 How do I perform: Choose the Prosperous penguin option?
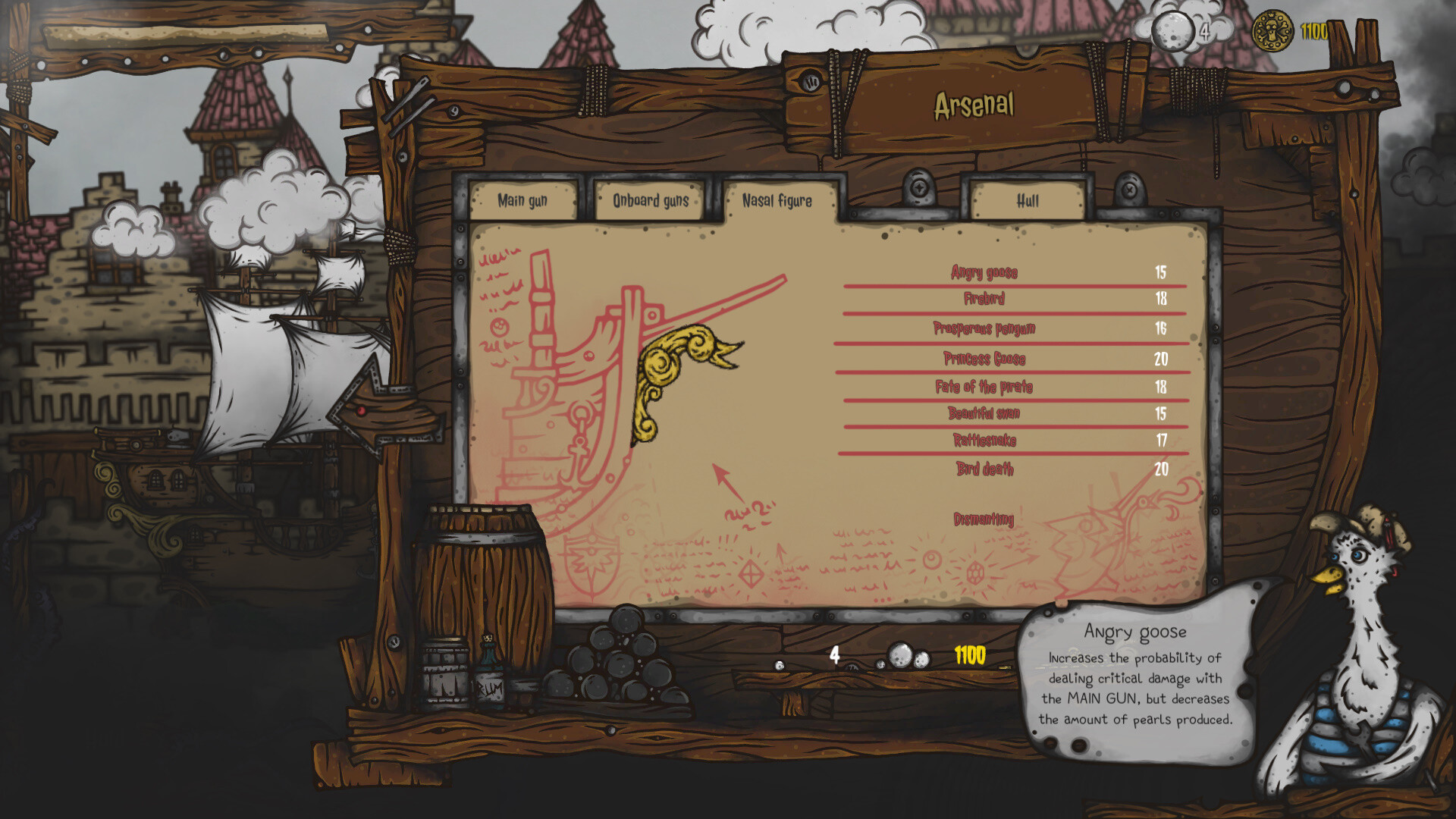pos(986,328)
